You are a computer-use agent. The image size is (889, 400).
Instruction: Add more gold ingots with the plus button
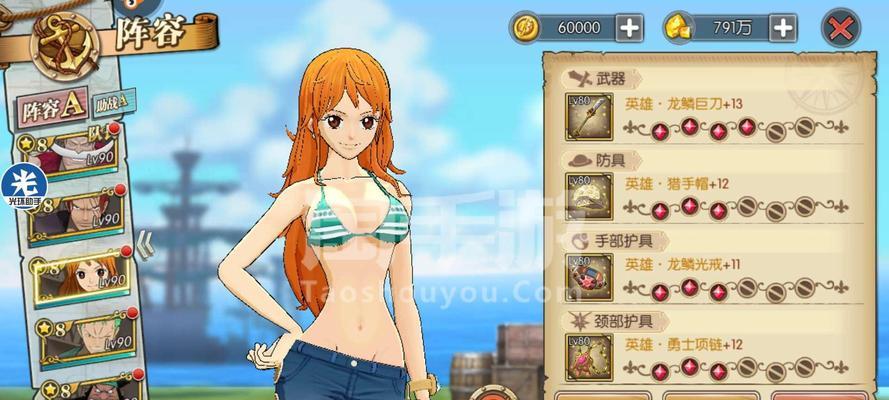783,28
